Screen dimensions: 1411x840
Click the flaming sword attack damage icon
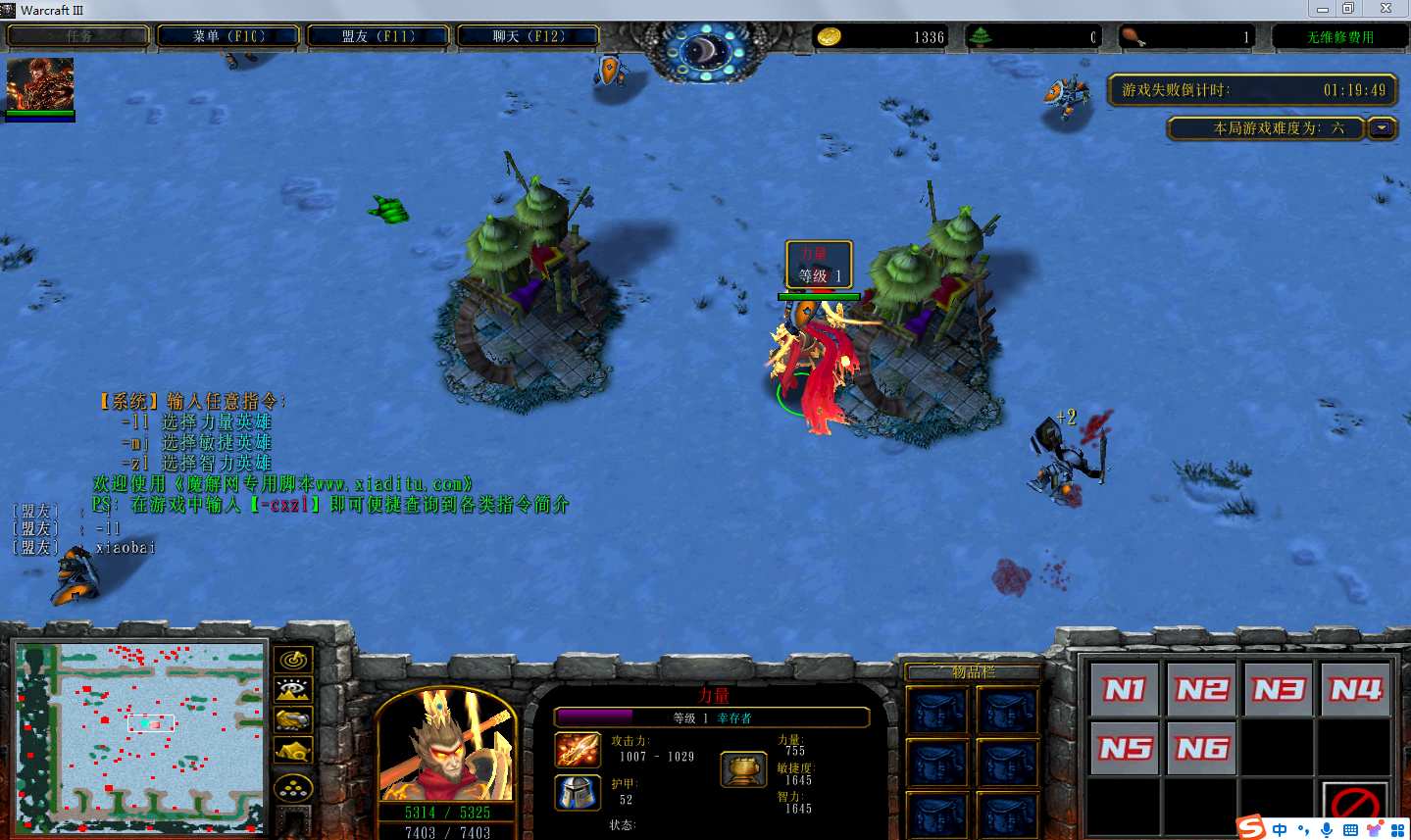578,750
